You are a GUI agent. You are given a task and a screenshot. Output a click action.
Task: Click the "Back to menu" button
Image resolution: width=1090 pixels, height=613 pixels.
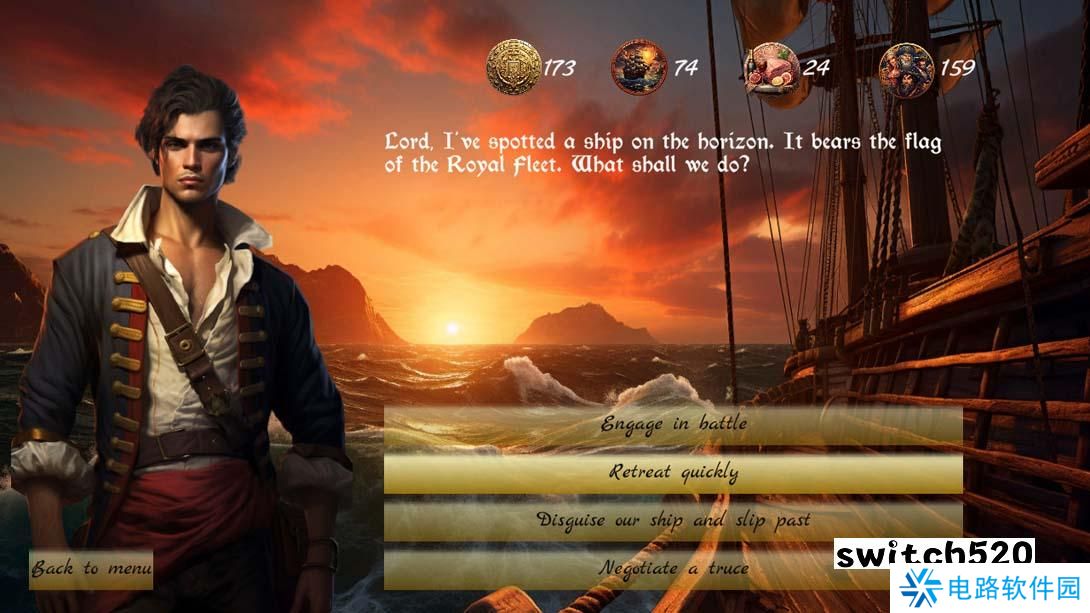click(x=91, y=569)
